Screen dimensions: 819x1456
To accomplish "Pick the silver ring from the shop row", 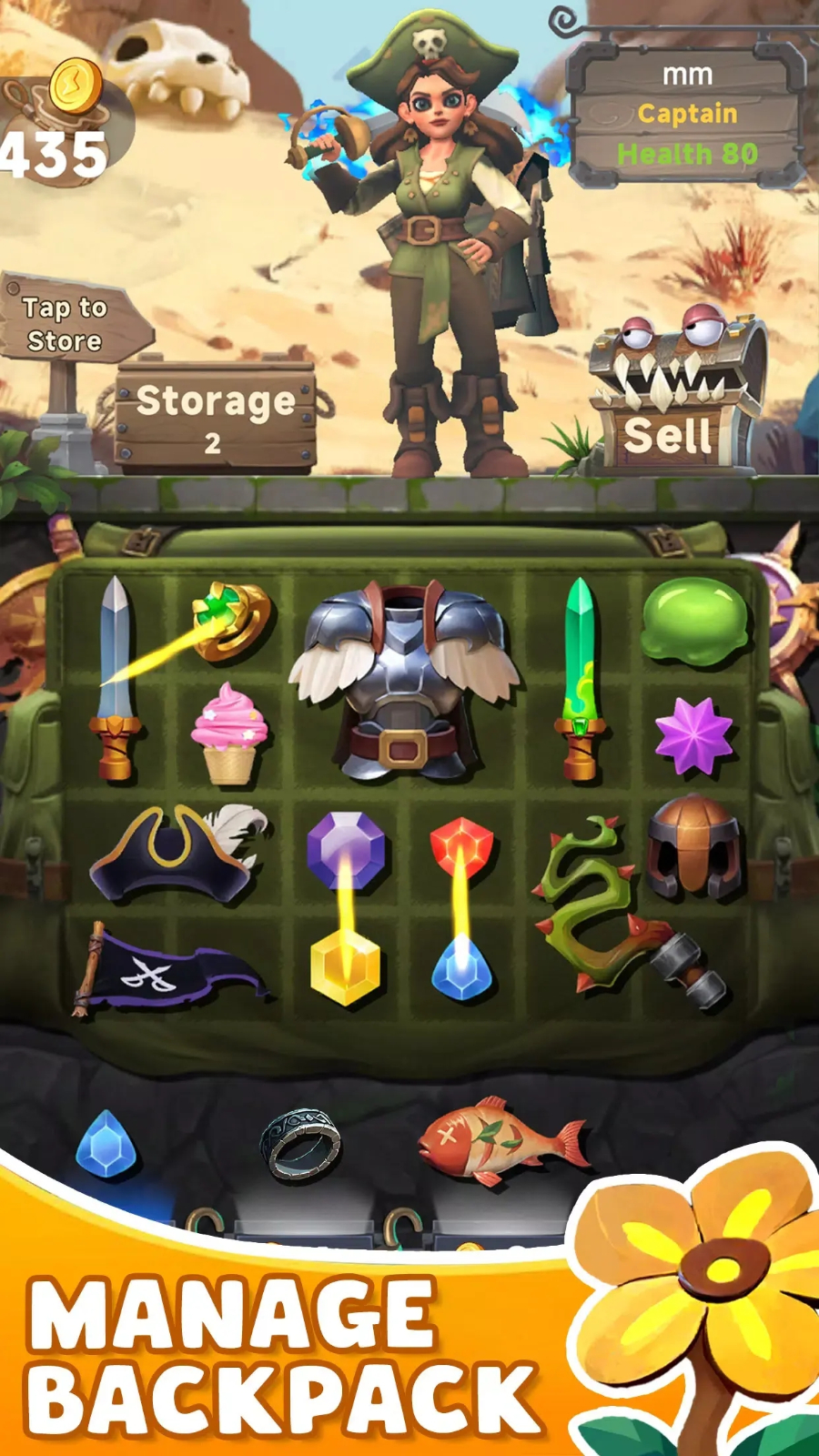I will tap(300, 1145).
